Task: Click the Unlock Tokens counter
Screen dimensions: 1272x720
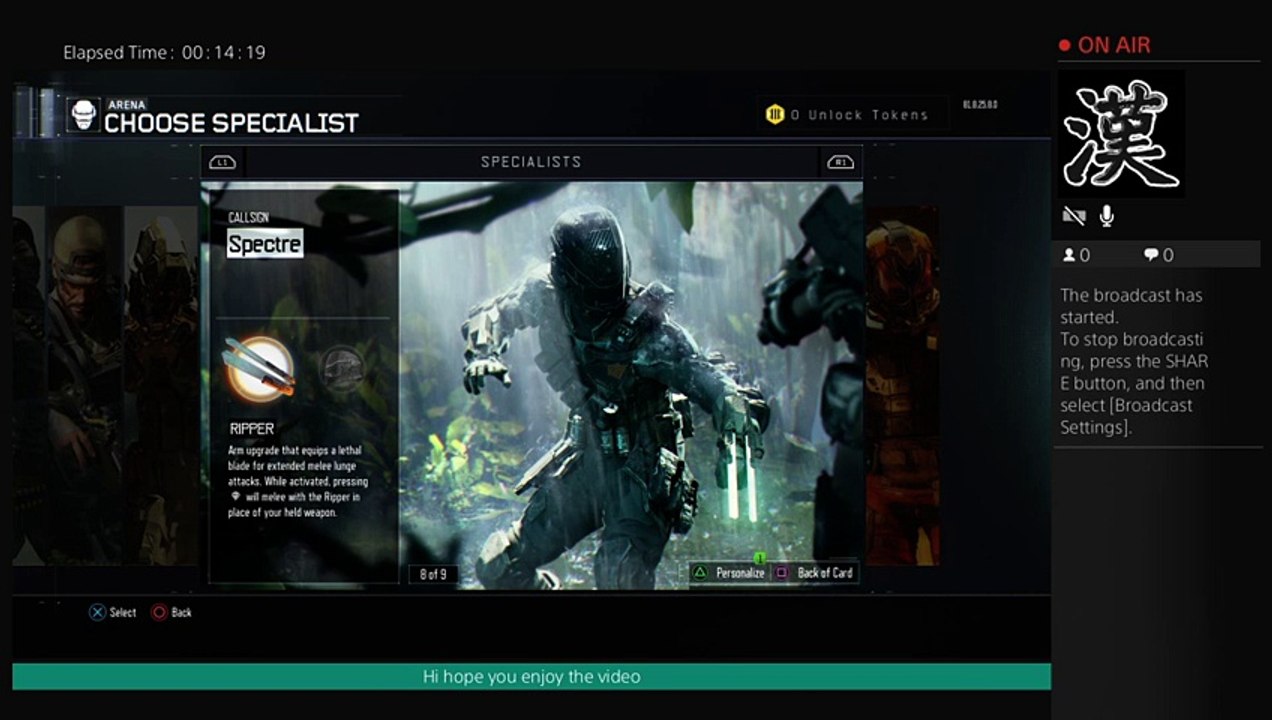Action: 848,115
